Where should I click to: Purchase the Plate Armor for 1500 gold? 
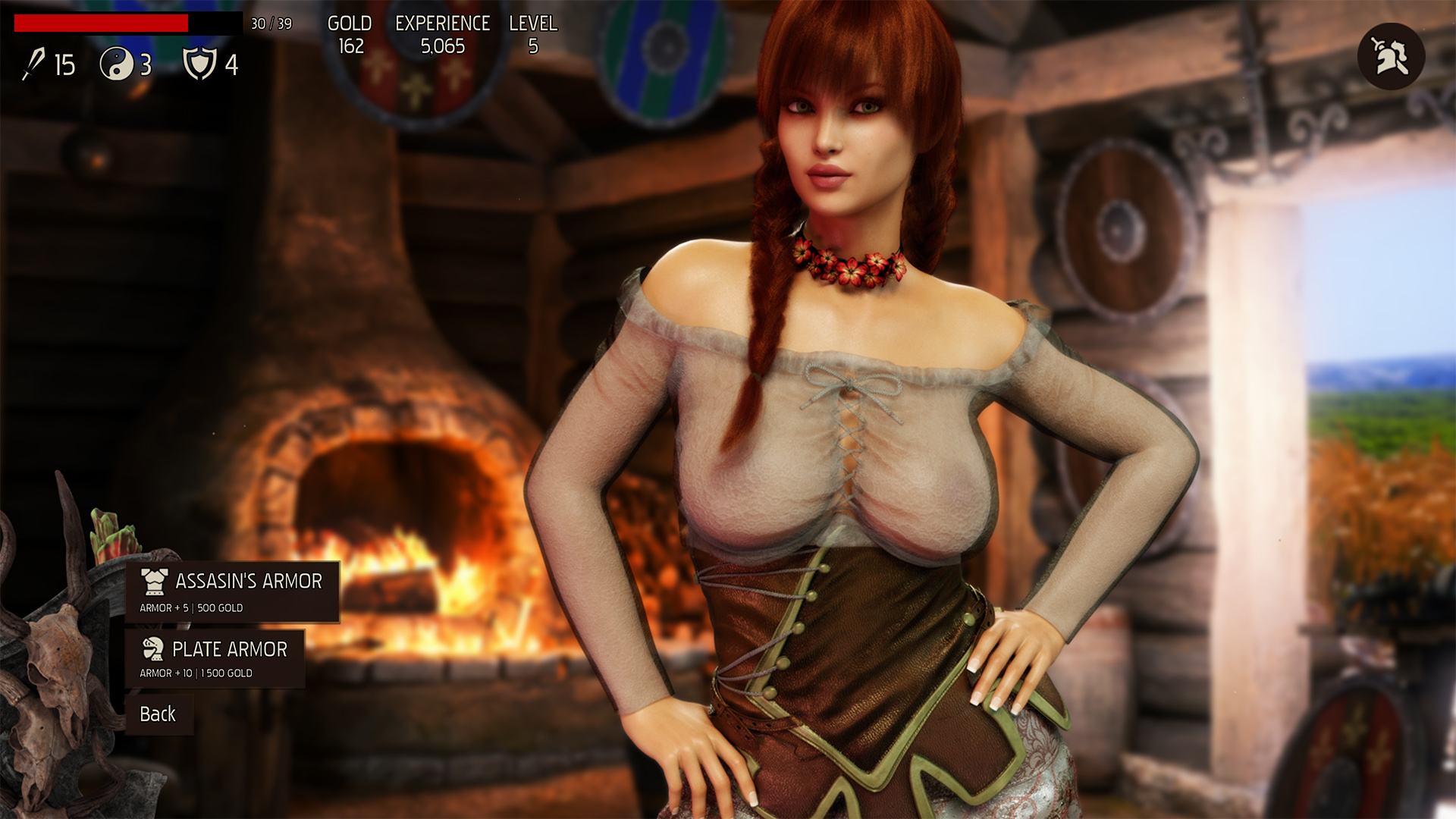coord(215,659)
